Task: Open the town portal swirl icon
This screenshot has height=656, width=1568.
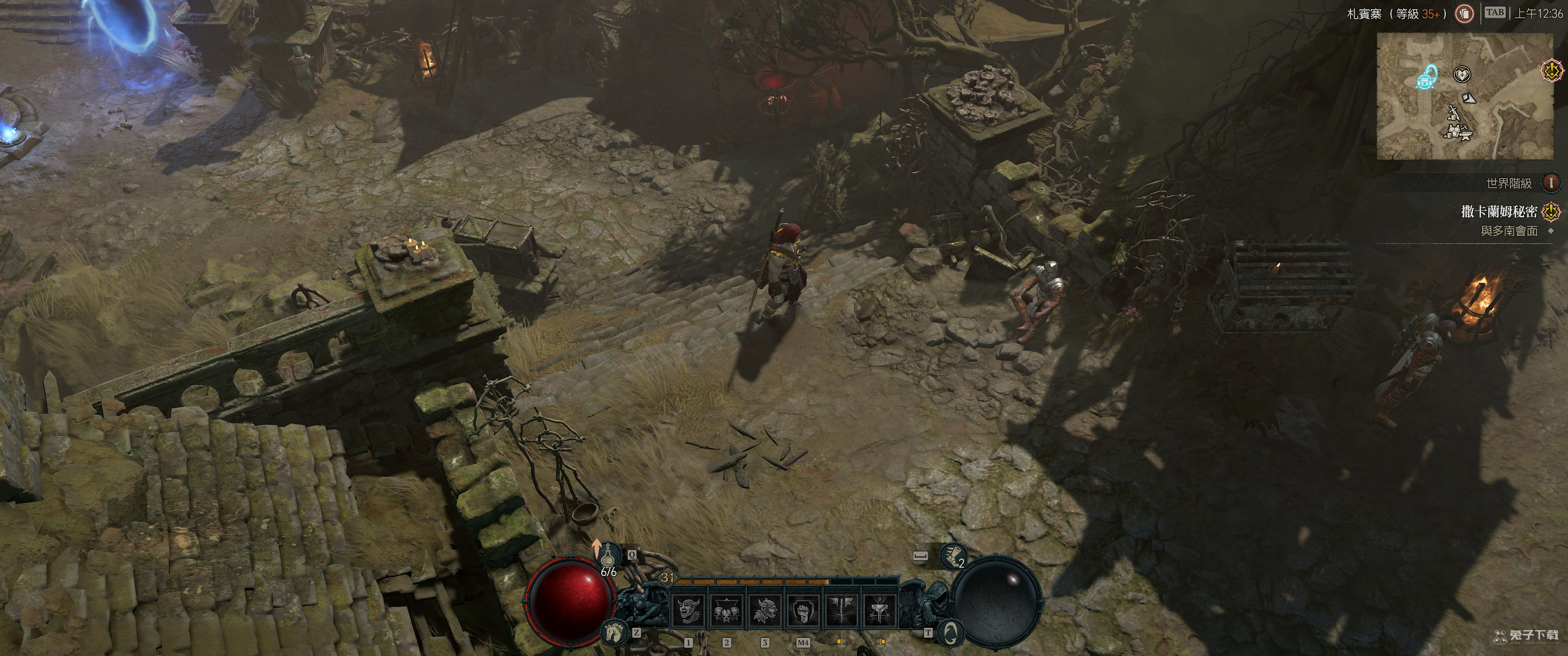Action: pyautogui.click(x=949, y=634)
